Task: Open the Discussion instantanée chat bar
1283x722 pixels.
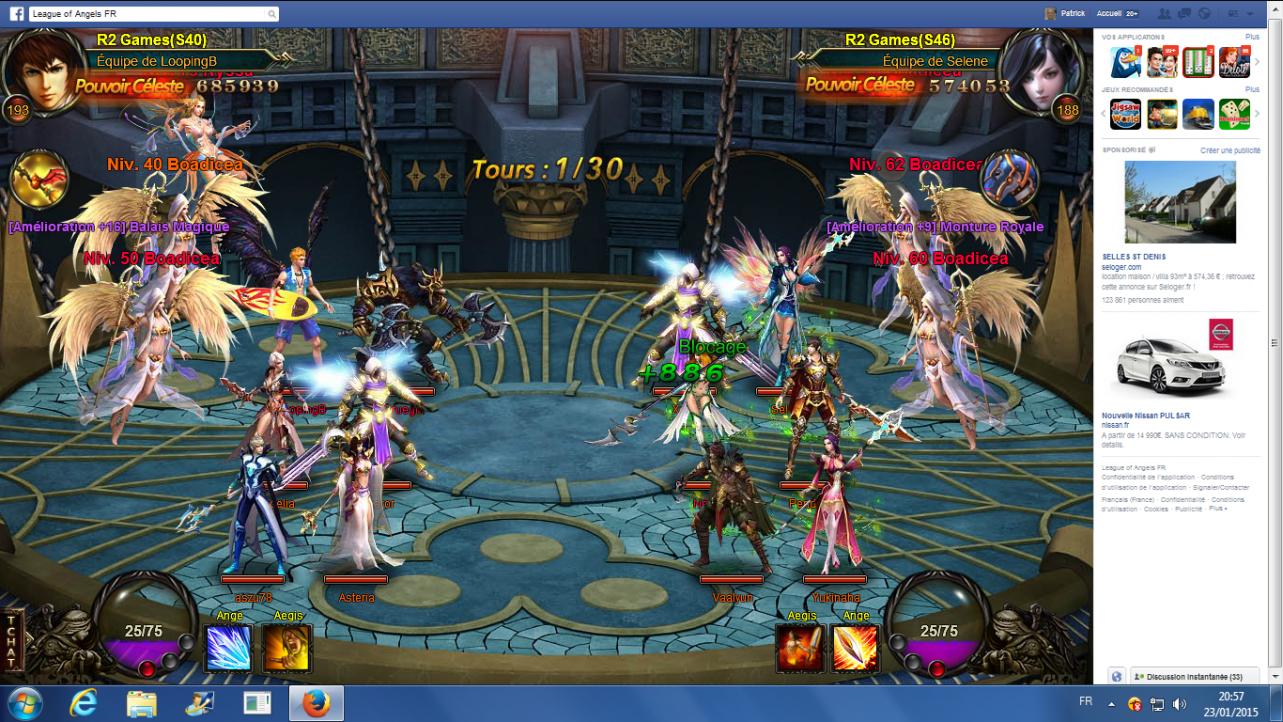Action: (x=1187, y=677)
